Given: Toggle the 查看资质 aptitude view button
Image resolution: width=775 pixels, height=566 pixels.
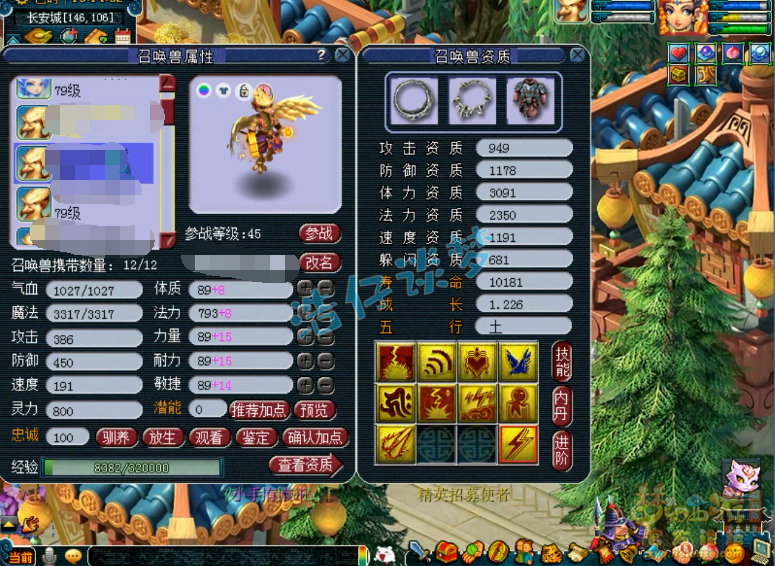Looking at the screenshot, I should (304, 465).
